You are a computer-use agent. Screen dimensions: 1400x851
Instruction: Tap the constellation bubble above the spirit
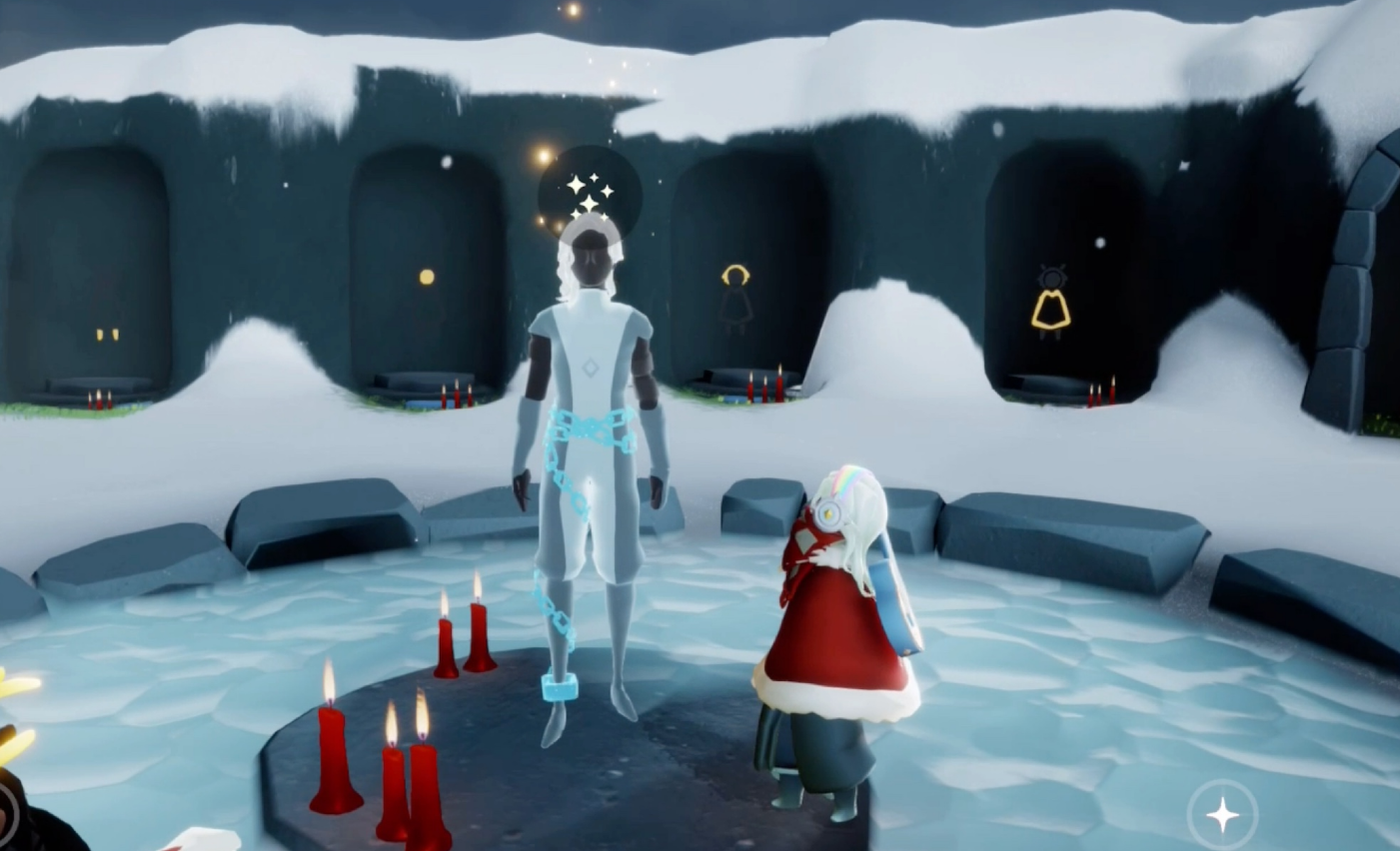(x=589, y=192)
